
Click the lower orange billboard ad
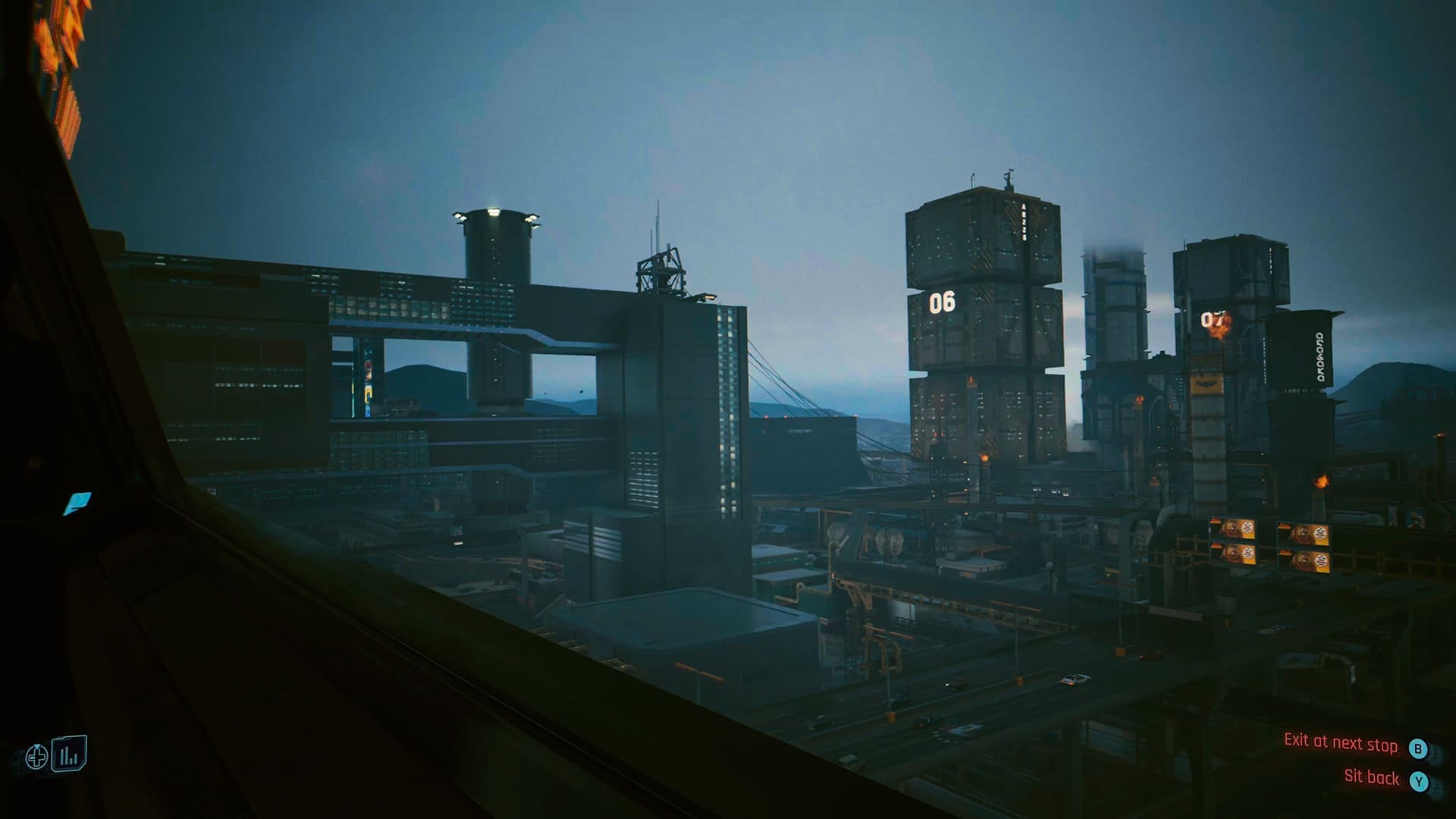pos(1305,563)
